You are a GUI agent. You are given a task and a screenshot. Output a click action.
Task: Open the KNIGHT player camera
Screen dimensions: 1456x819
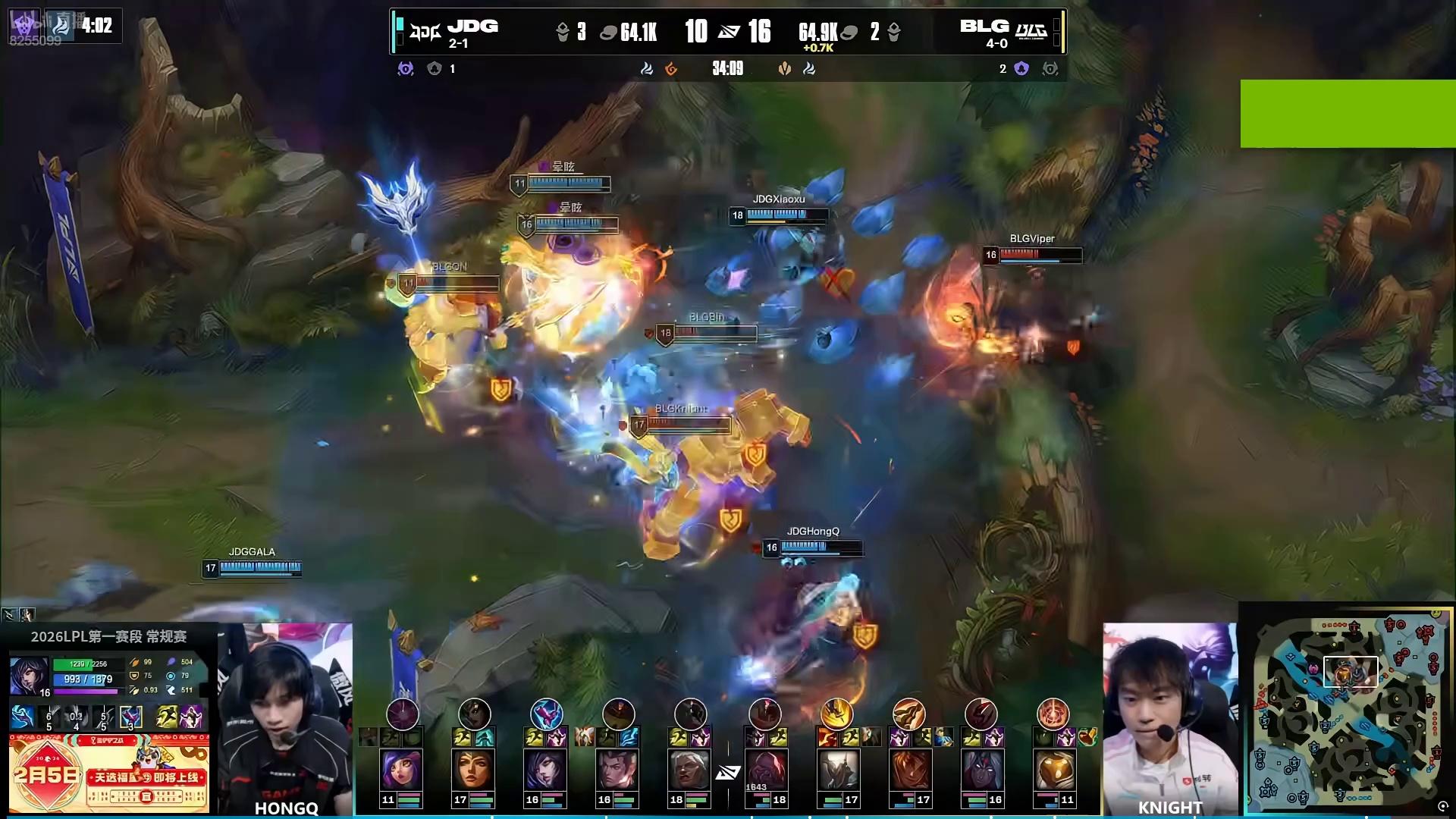(1169, 717)
